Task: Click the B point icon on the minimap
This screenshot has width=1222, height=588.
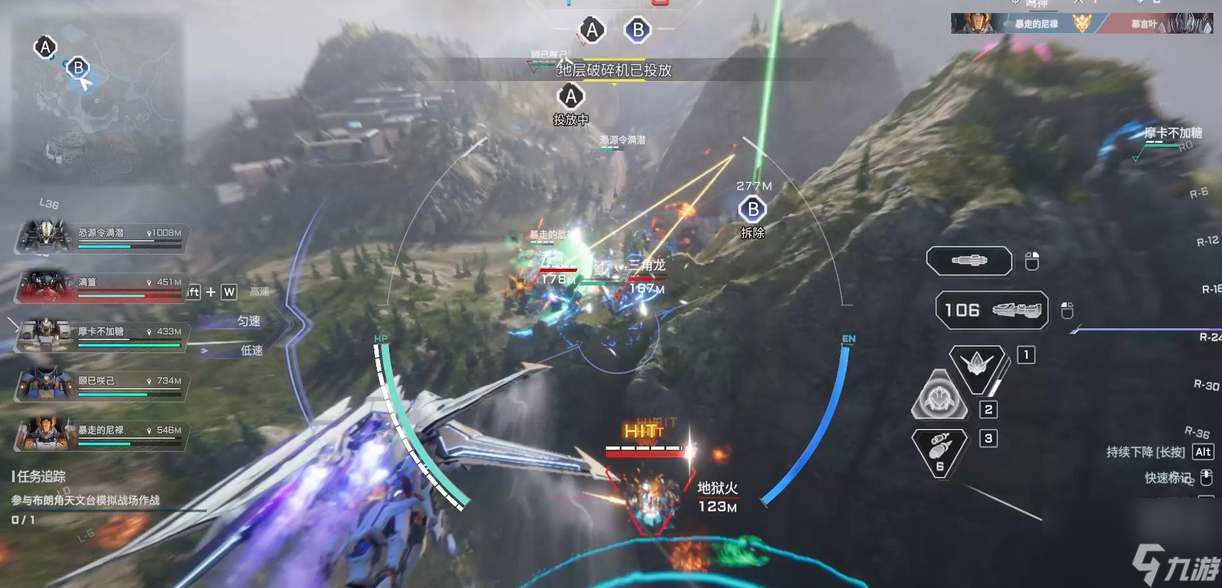Action: [78, 68]
